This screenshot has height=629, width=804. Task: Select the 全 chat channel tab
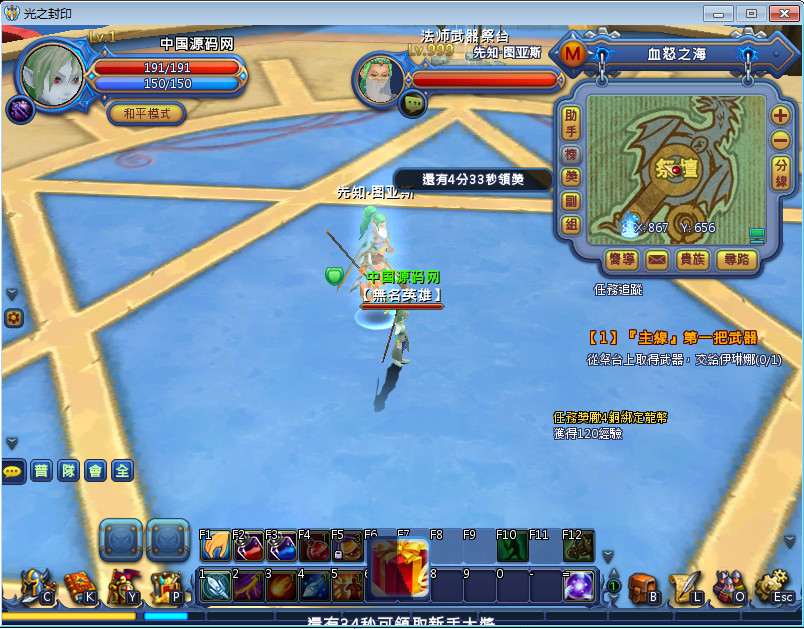(x=121, y=471)
